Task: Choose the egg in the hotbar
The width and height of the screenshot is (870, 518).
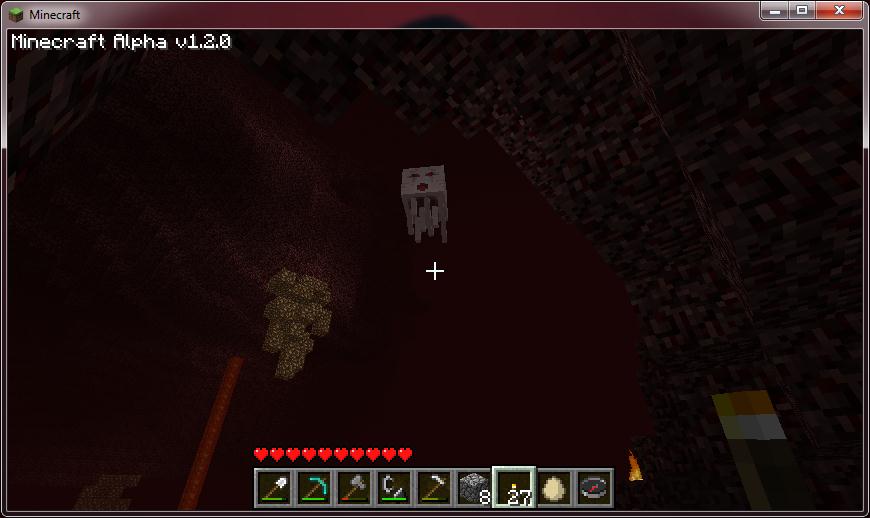Action: click(554, 488)
